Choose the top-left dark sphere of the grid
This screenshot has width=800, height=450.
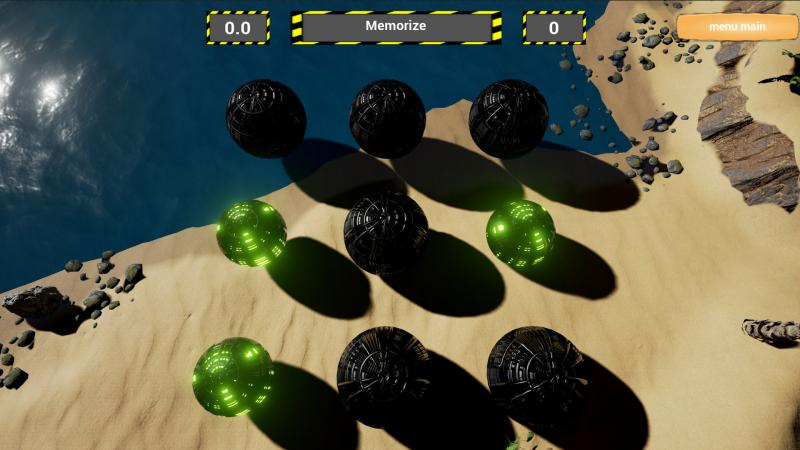tap(265, 118)
